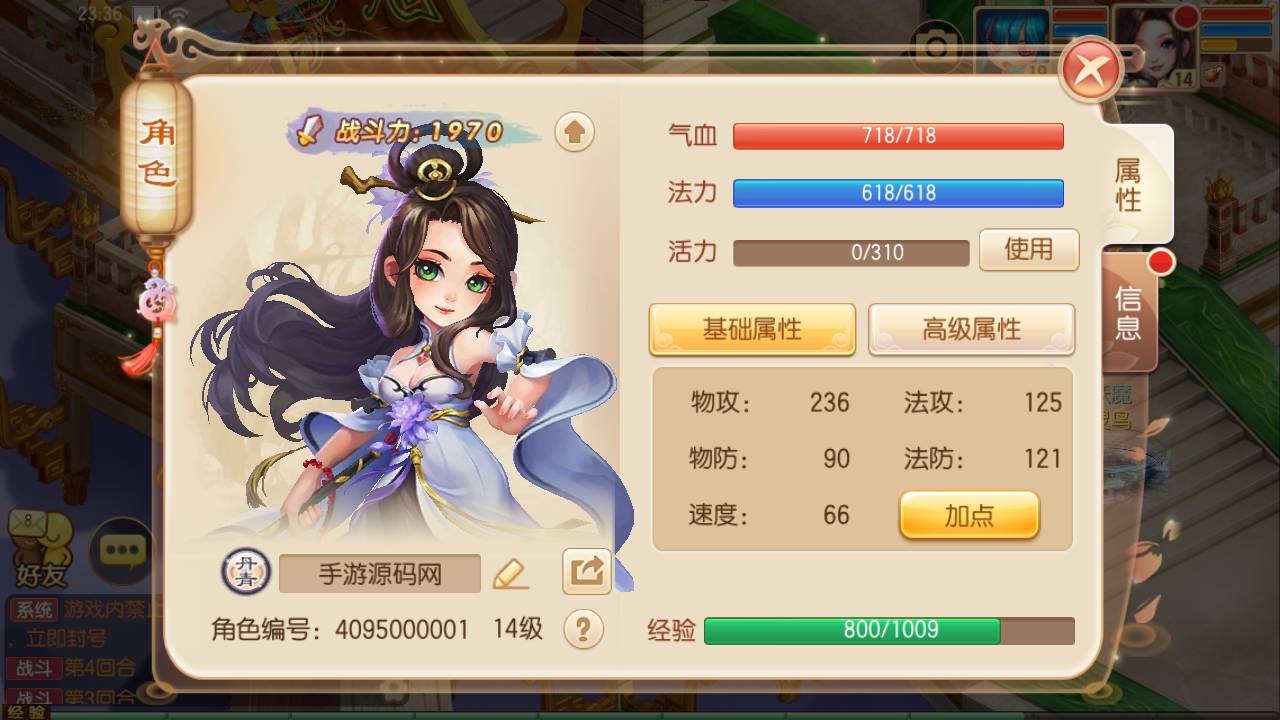This screenshot has height=720, width=1280.
Task: Edit character name with pencil icon
Action: (x=510, y=573)
